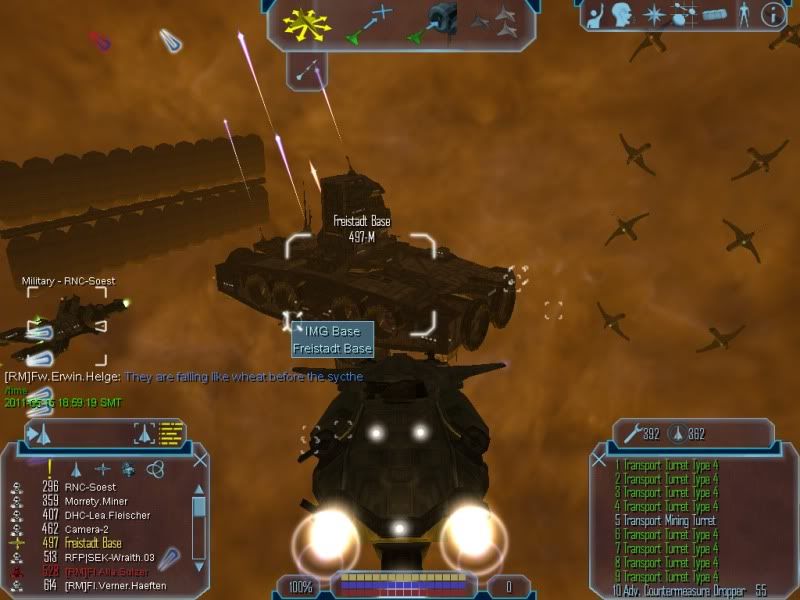
Task: Select Morrety.Miner in the contact list
Action: pos(98,502)
